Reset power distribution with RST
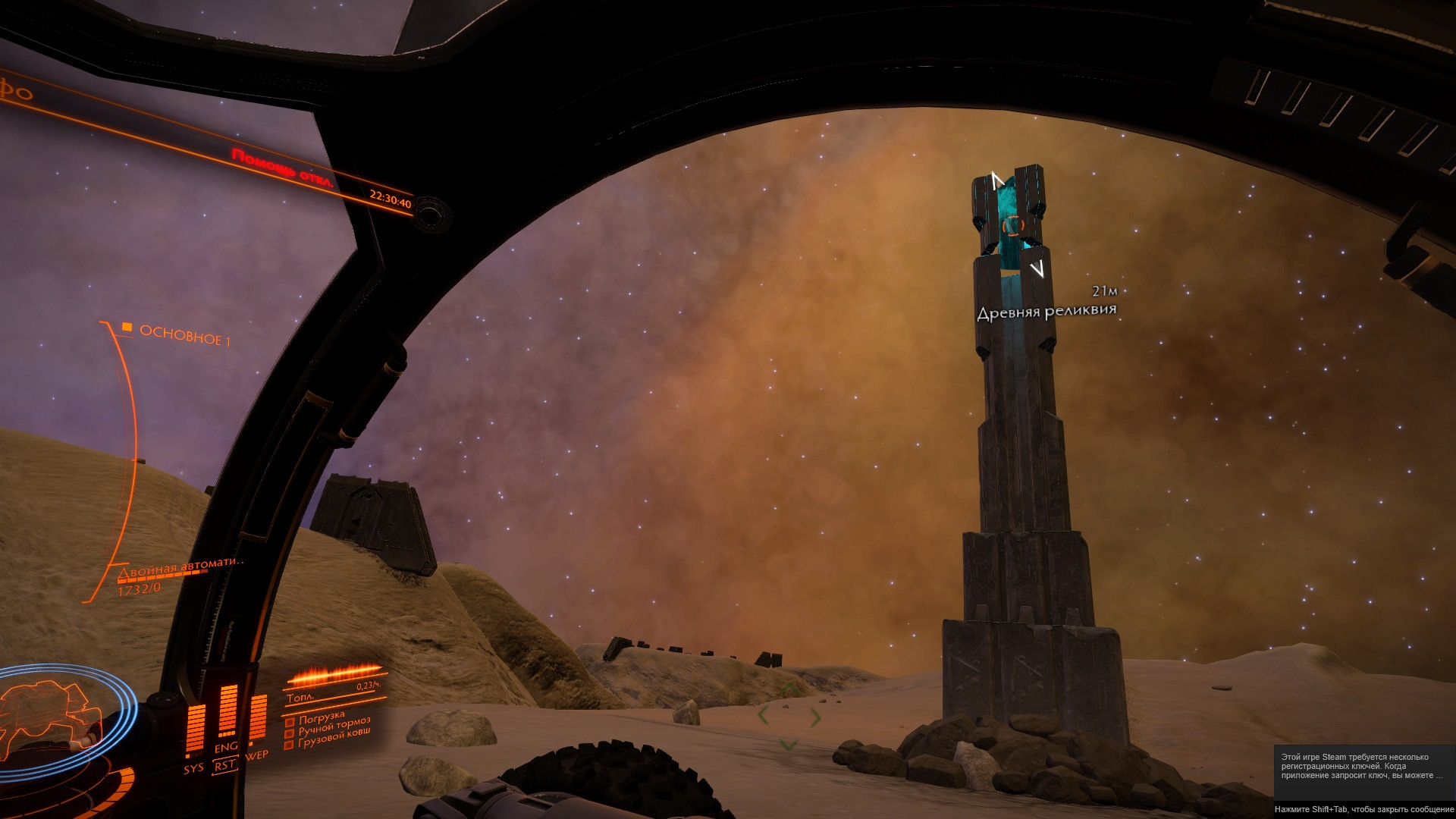Screen dimensions: 1456x819 click(224, 766)
